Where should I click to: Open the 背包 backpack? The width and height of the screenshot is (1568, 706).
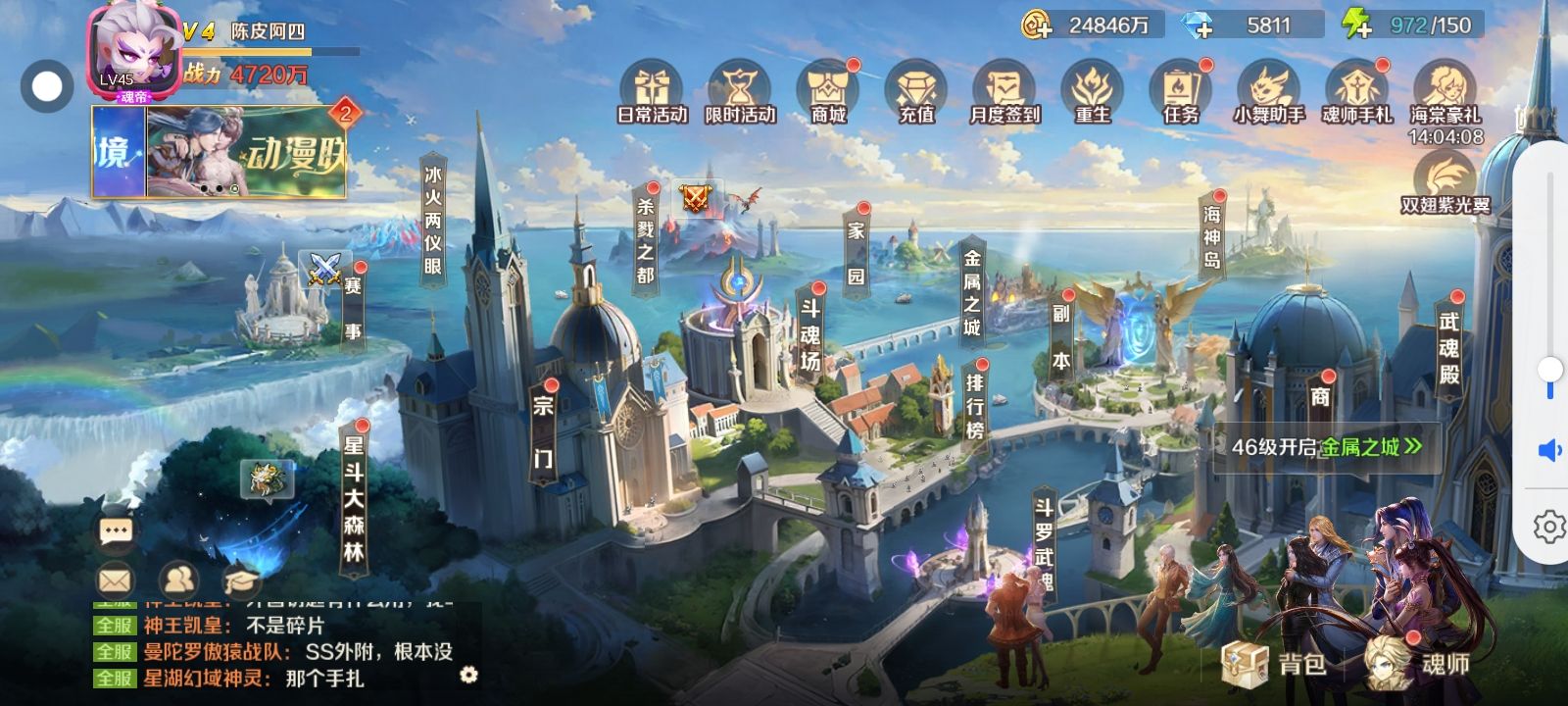pyautogui.click(x=1274, y=663)
